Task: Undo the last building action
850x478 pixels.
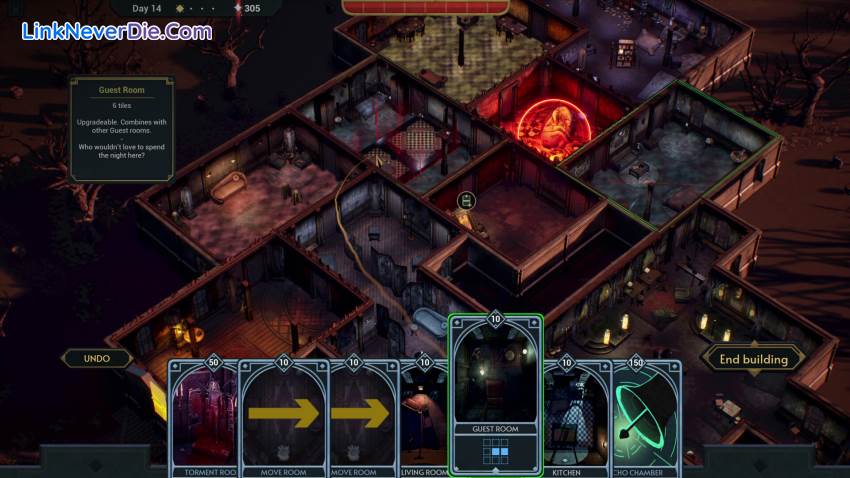Action: coord(97,358)
